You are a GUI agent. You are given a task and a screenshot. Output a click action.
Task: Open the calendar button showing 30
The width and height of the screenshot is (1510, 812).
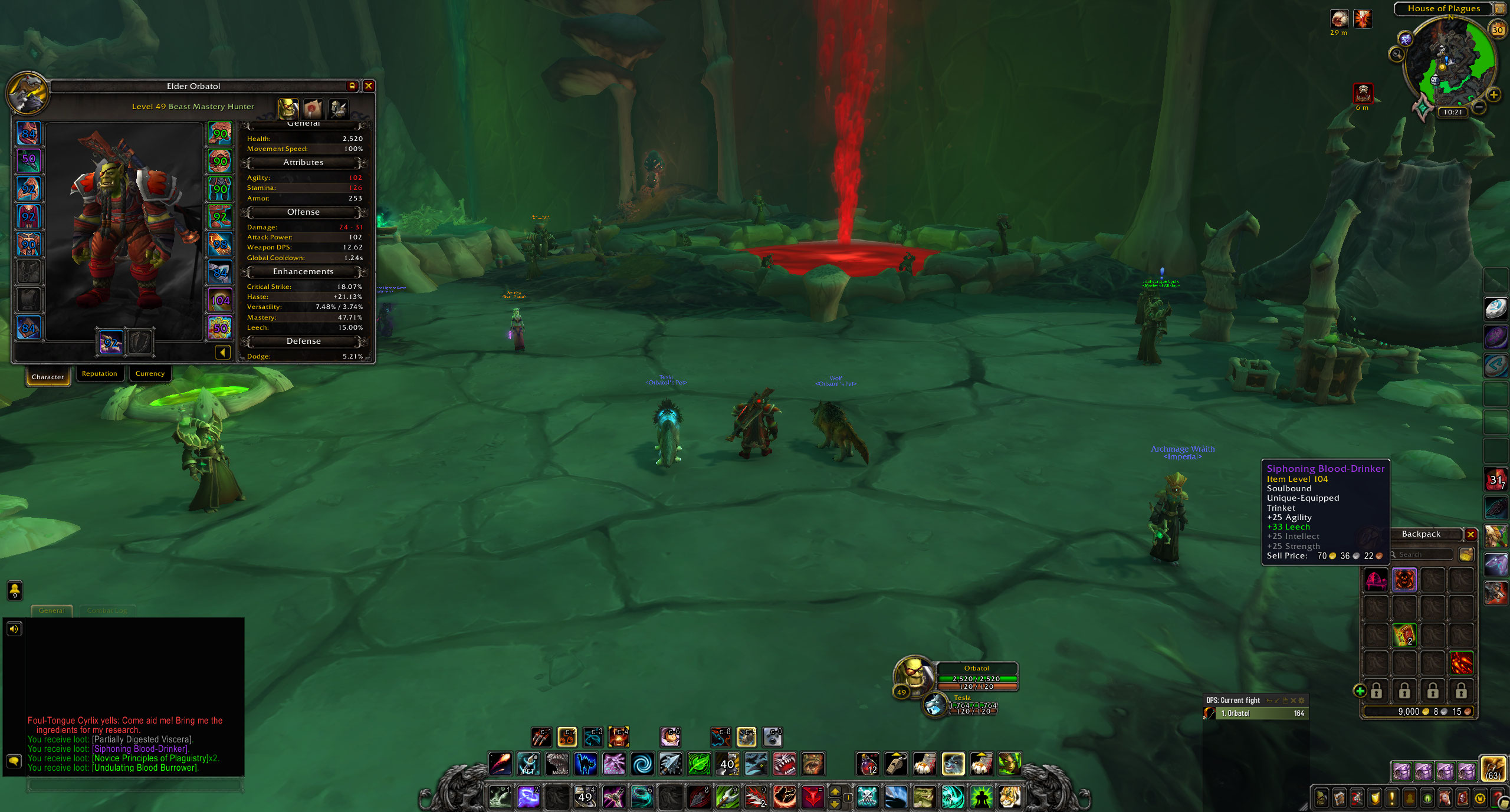pyautogui.click(x=1497, y=29)
